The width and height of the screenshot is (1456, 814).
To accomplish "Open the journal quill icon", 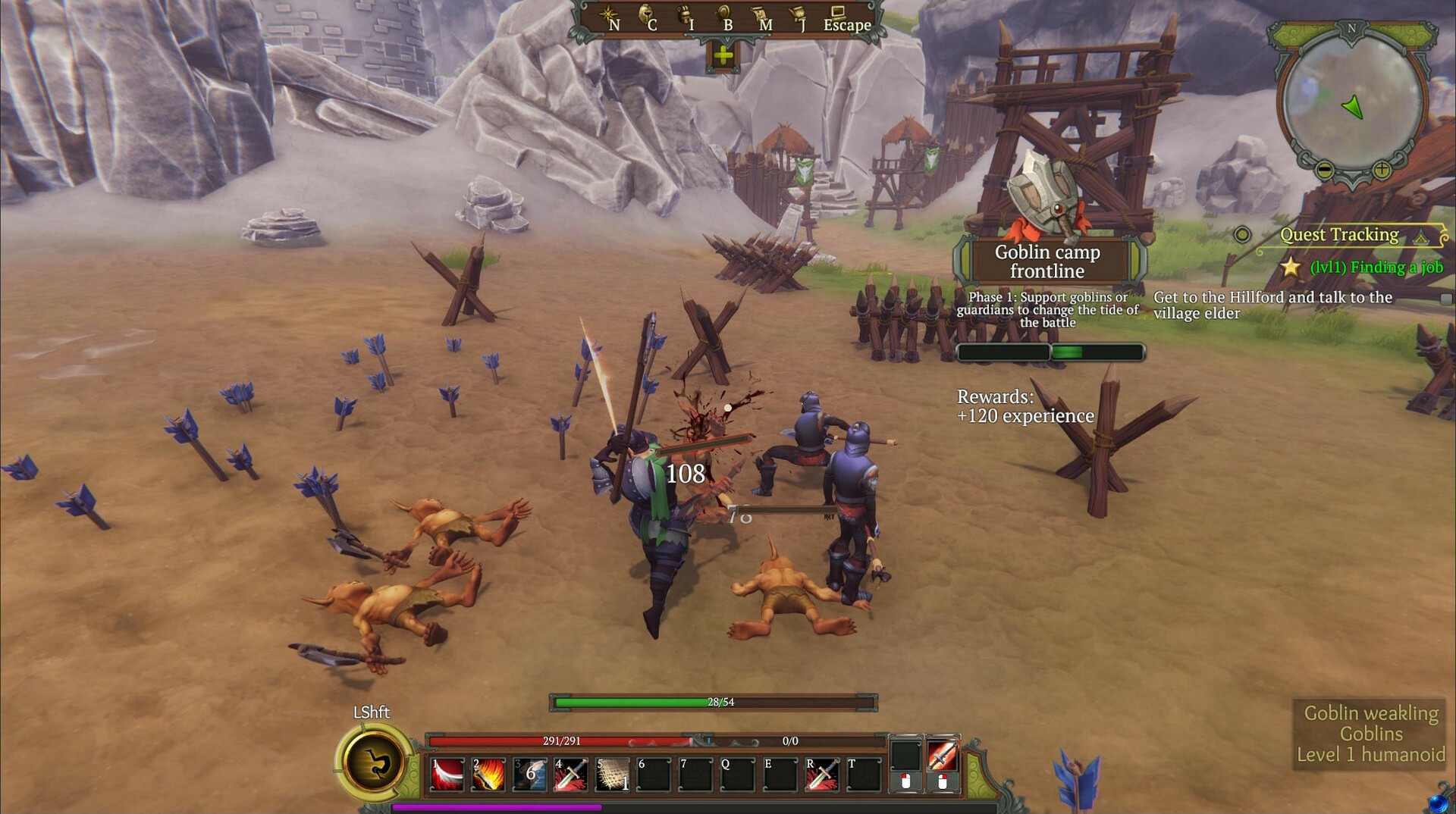I will click(x=799, y=16).
